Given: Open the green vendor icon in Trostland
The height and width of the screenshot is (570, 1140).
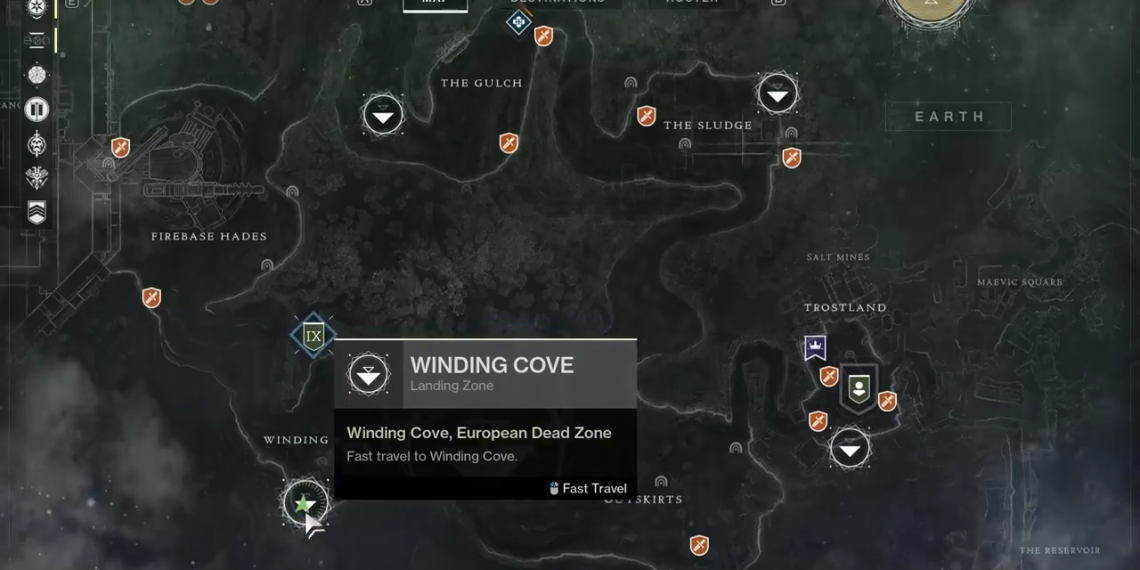Looking at the screenshot, I should tap(857, 386).
